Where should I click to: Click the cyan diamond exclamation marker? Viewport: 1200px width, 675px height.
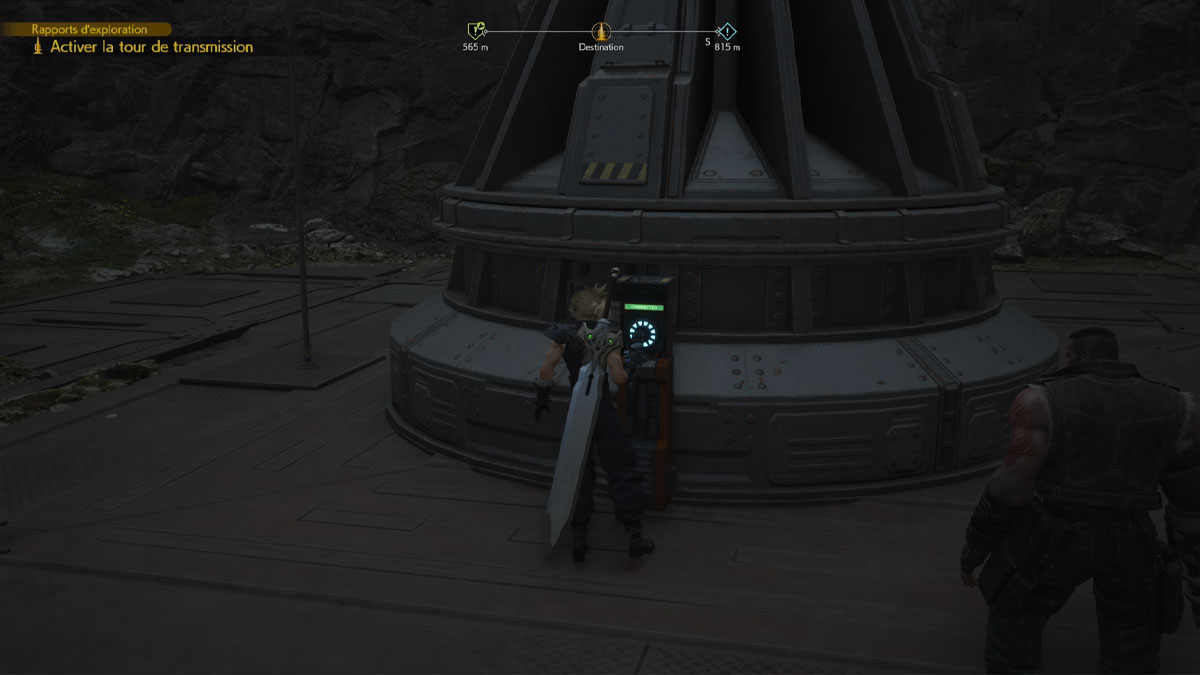(x=727, y=31)
